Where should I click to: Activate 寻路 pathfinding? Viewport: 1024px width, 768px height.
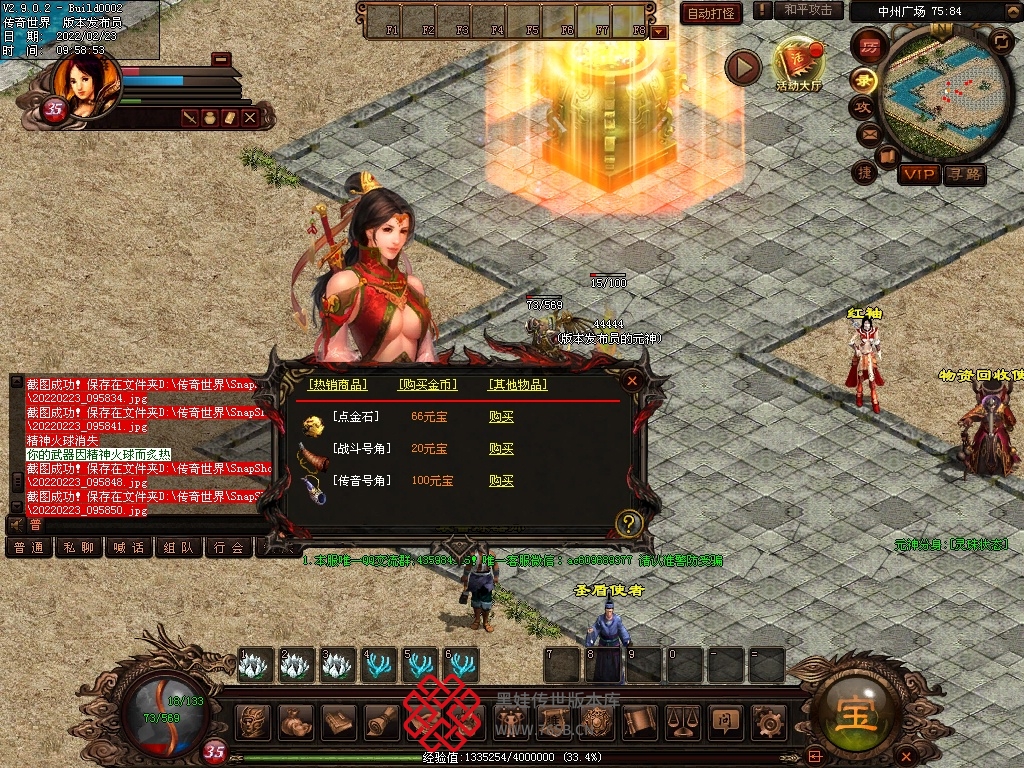point(964,175)
